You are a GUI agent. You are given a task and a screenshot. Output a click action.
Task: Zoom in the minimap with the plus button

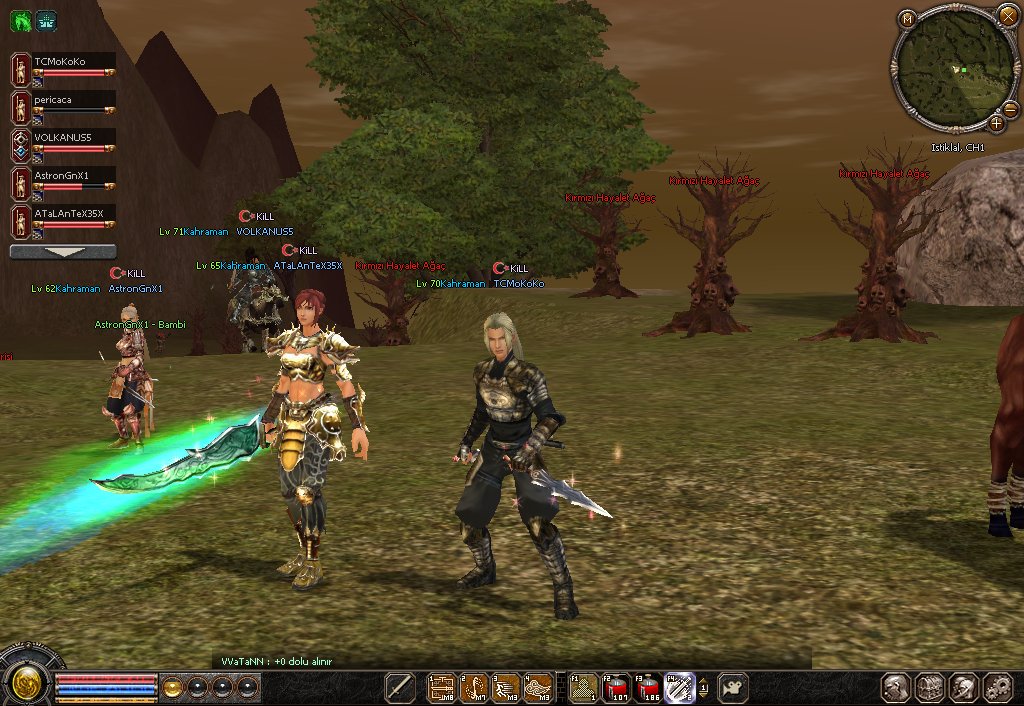coord(996,123)
